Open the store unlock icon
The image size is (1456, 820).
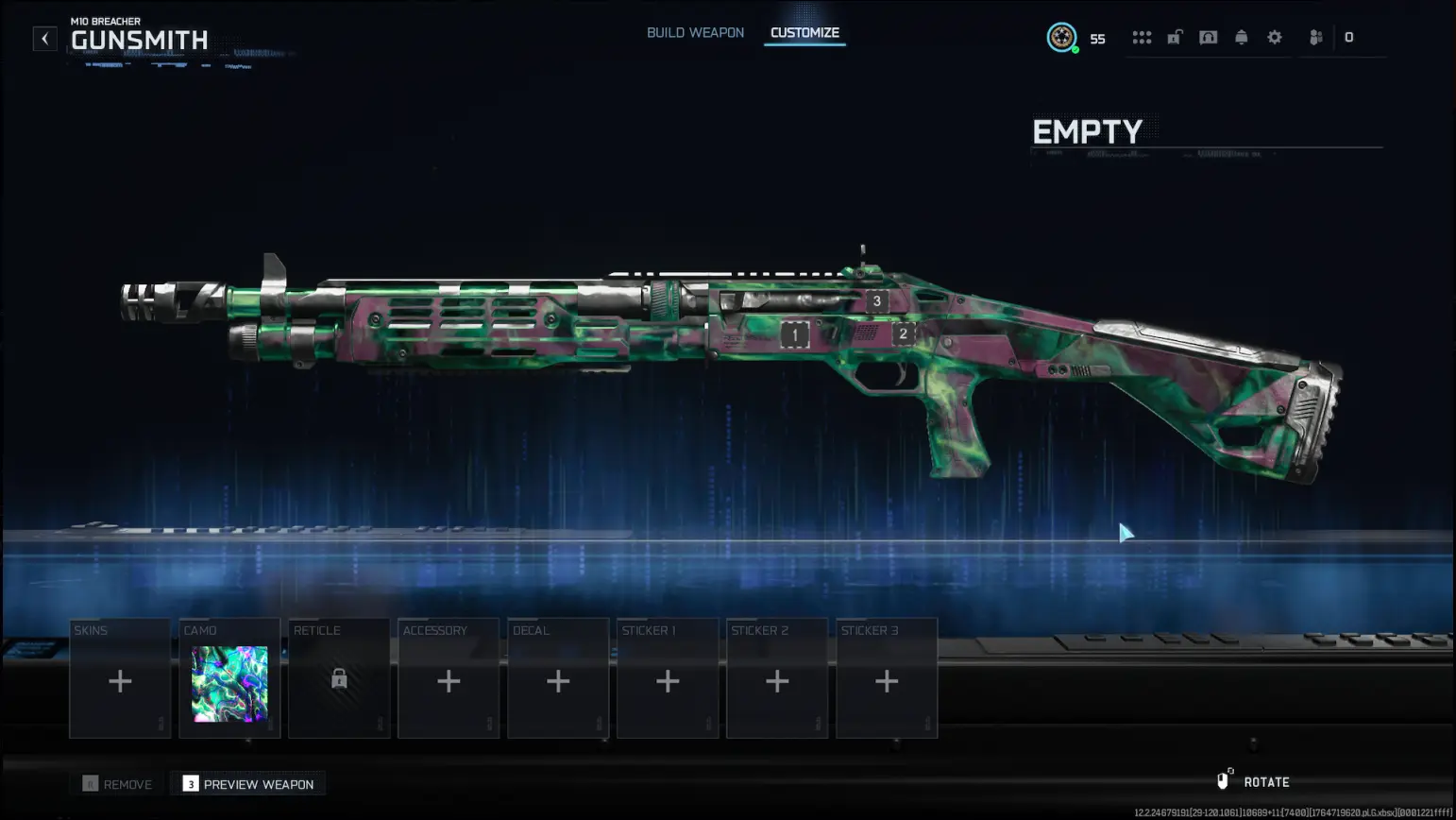1175,38
